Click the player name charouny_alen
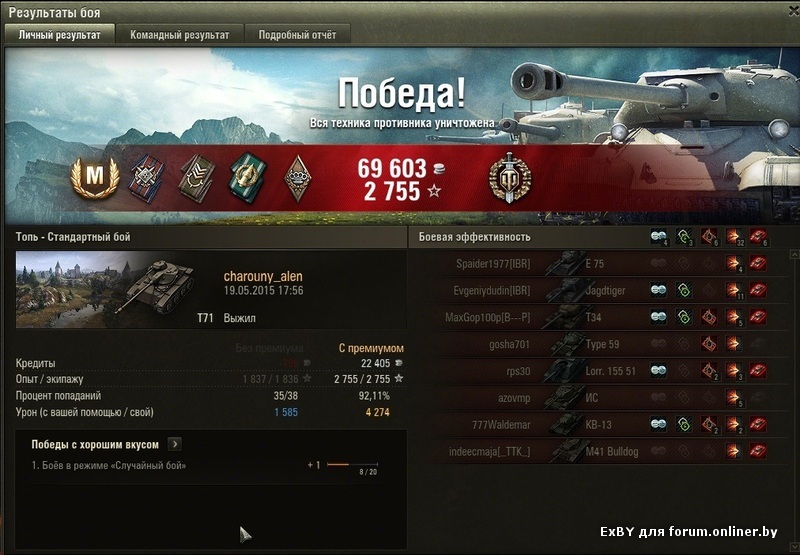800x555 pixels. [x=263, y=277]
